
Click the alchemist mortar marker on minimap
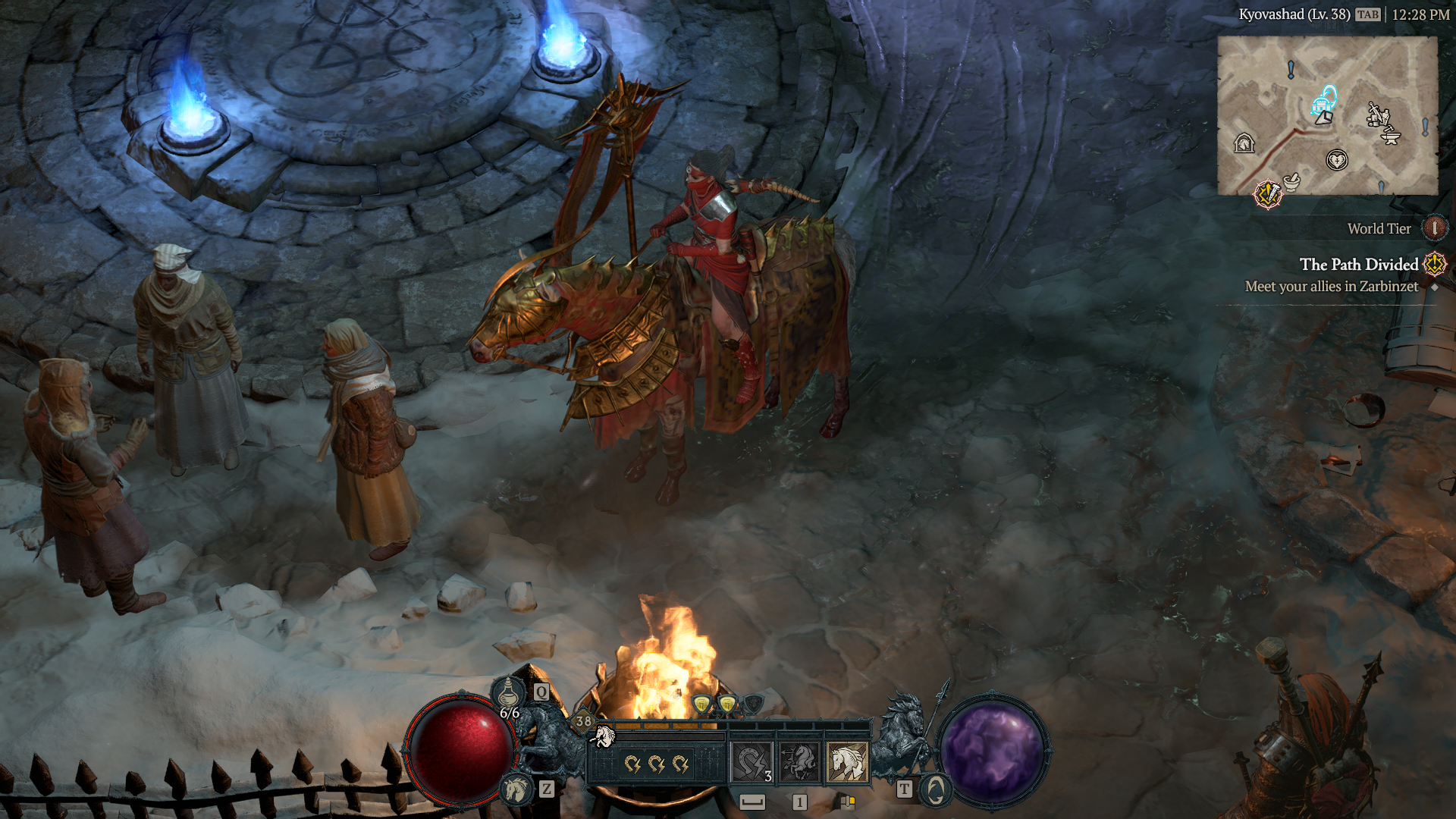tap(1291, 181)
